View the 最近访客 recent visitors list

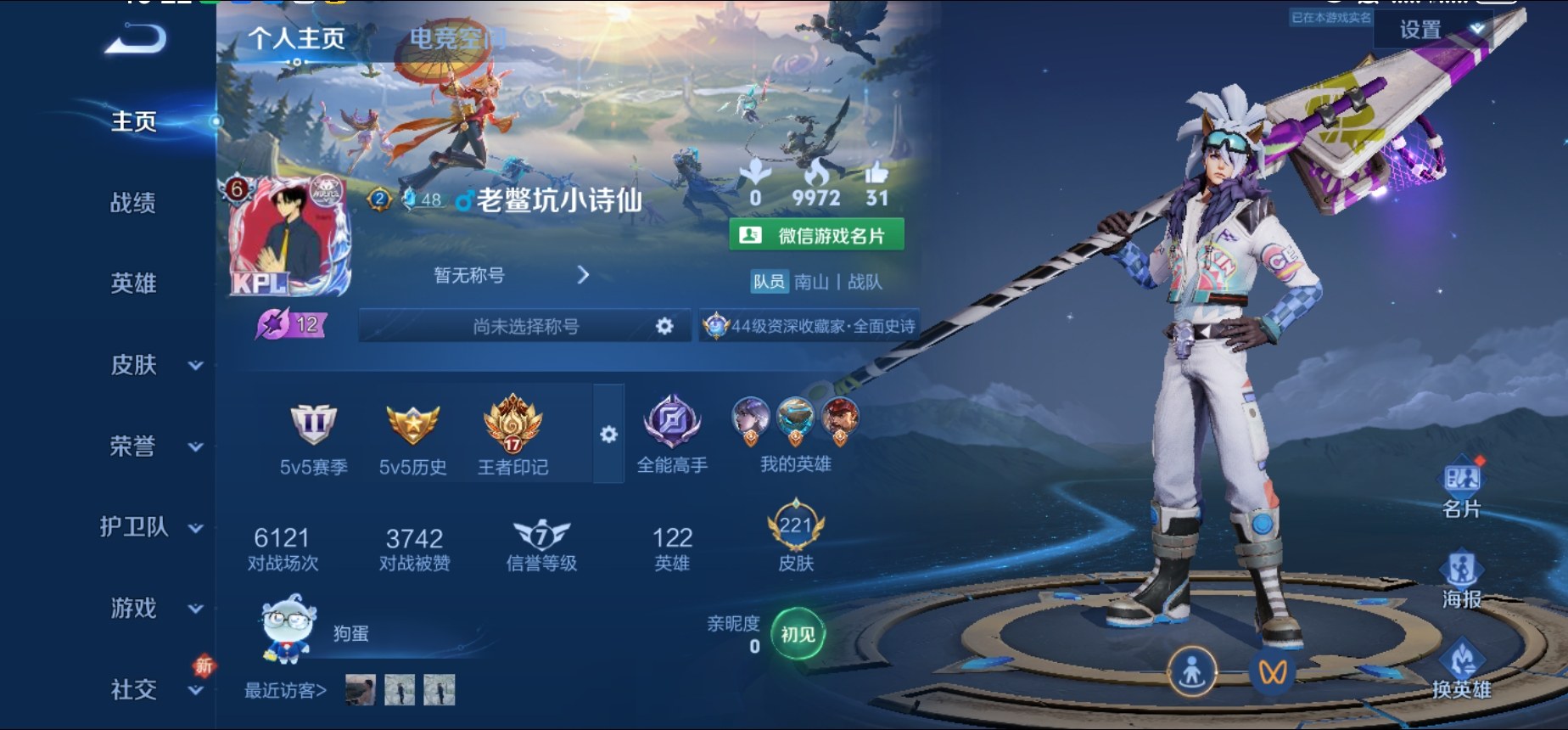click(x=285, y=691)
